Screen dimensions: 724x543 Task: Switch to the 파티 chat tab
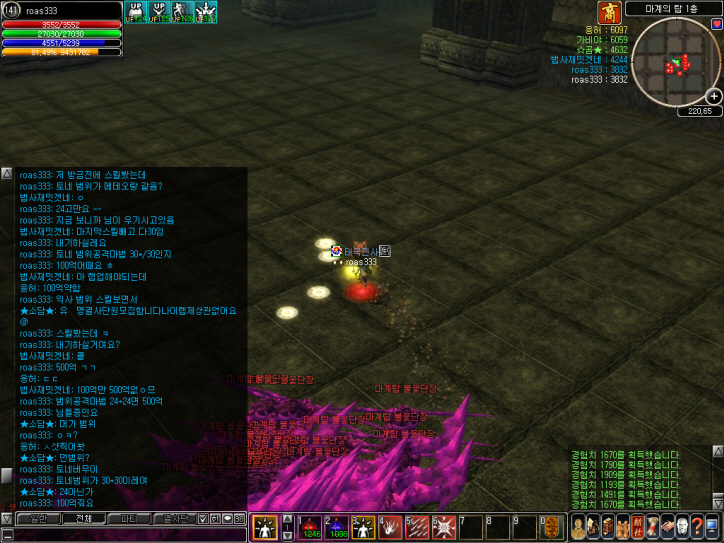click(x=128, y=519)
